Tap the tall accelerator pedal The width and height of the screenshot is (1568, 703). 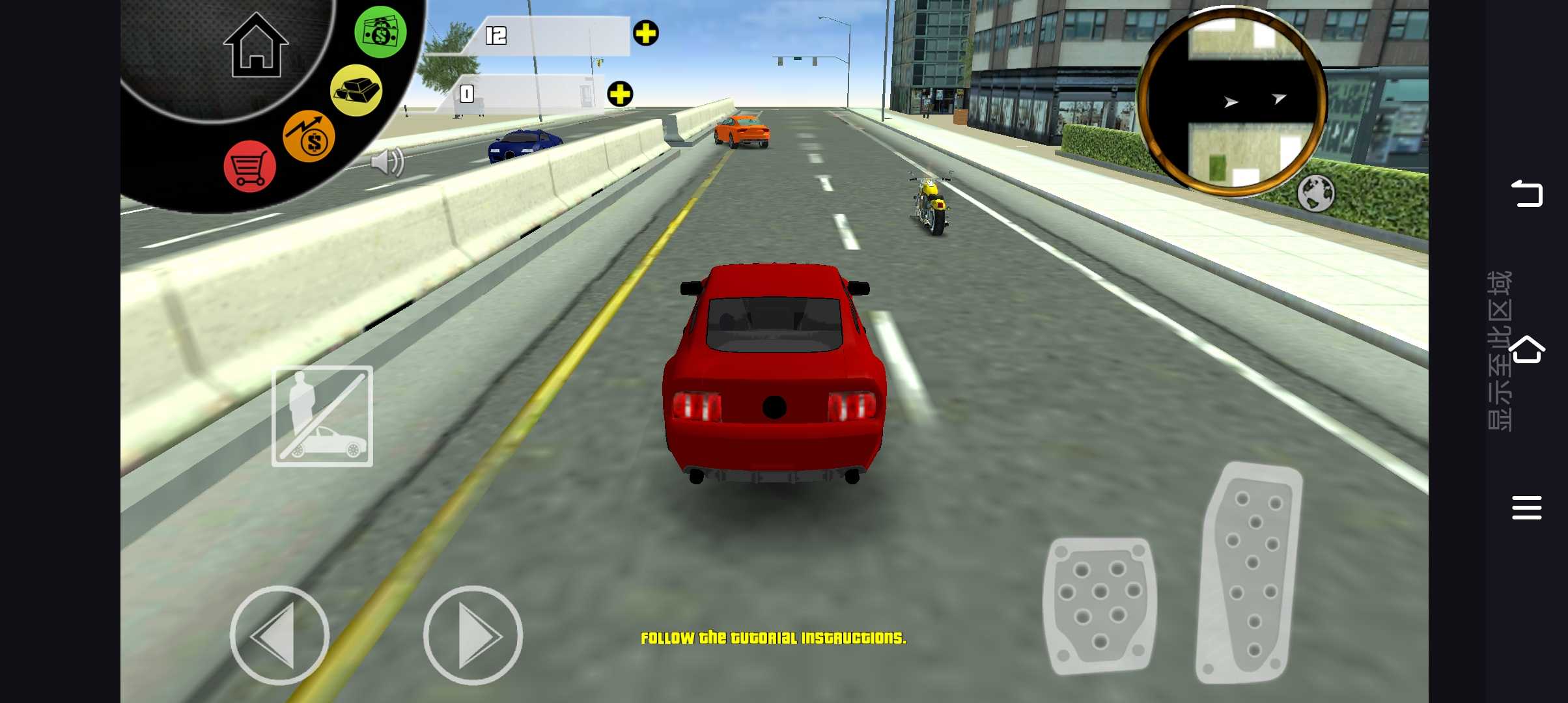tap(1250, 573)
